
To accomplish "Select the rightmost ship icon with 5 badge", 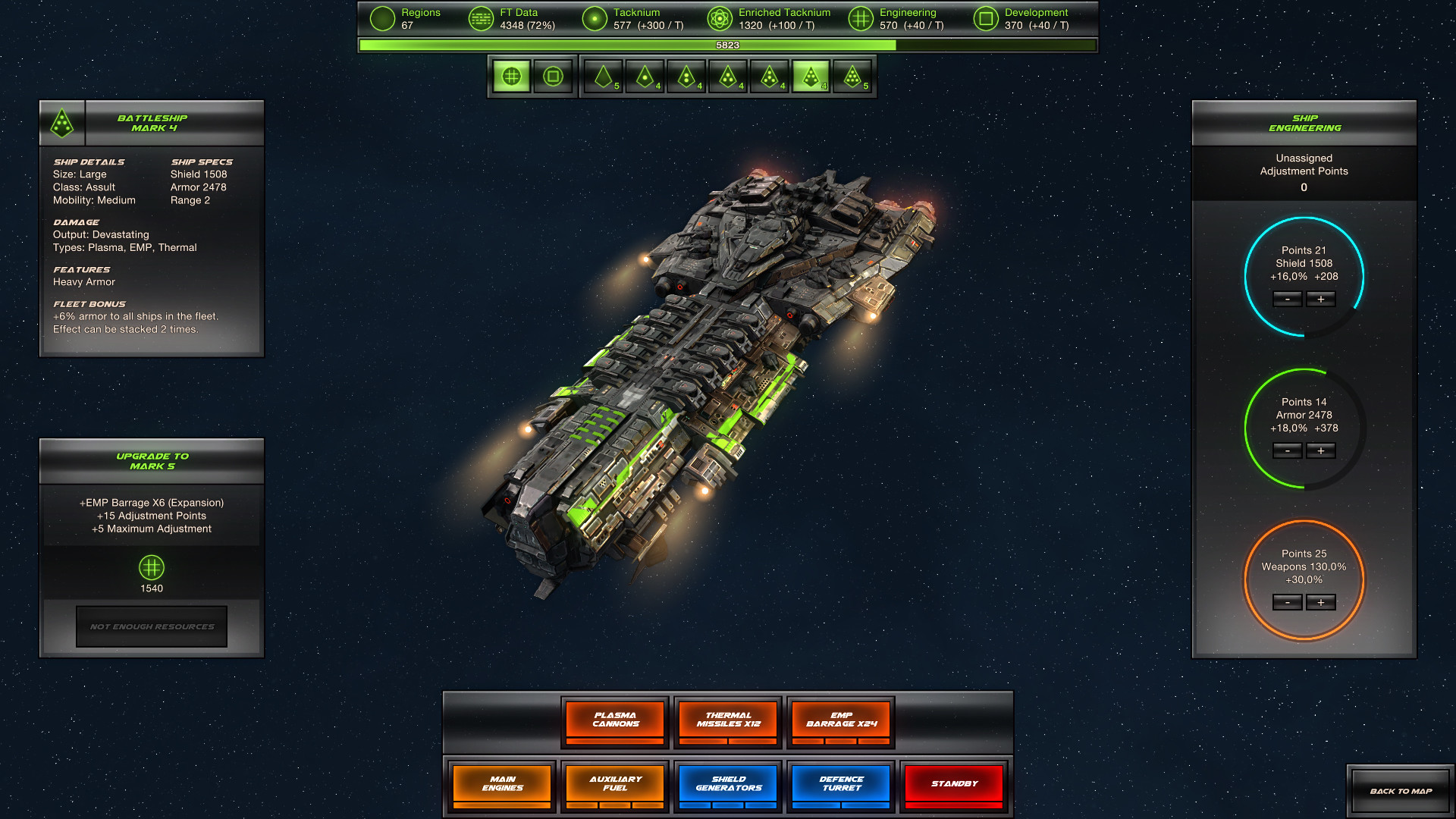I will pyautogui.click(x=855, y=76).
